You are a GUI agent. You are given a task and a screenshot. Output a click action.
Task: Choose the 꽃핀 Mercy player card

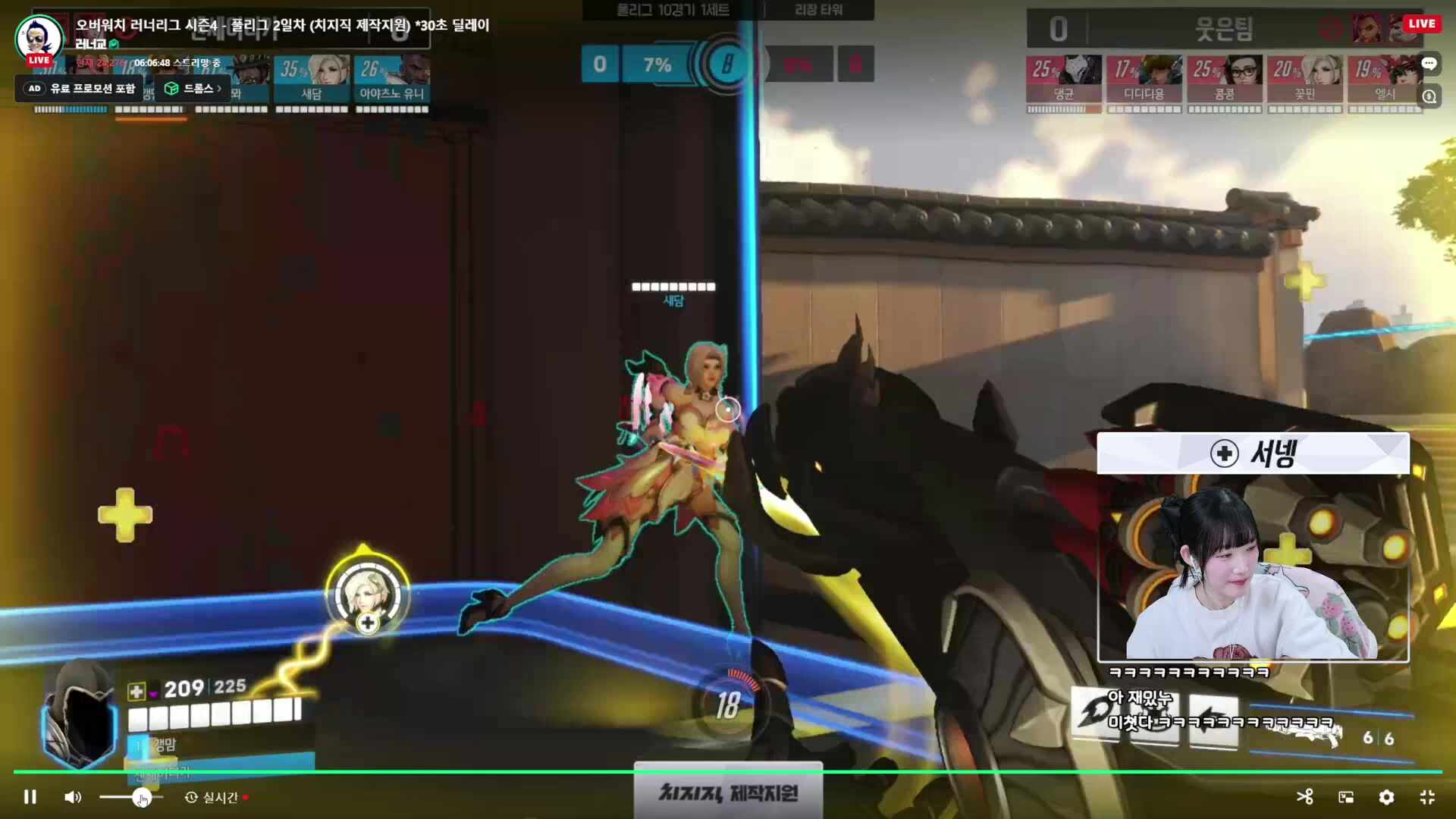(1304, 78)
